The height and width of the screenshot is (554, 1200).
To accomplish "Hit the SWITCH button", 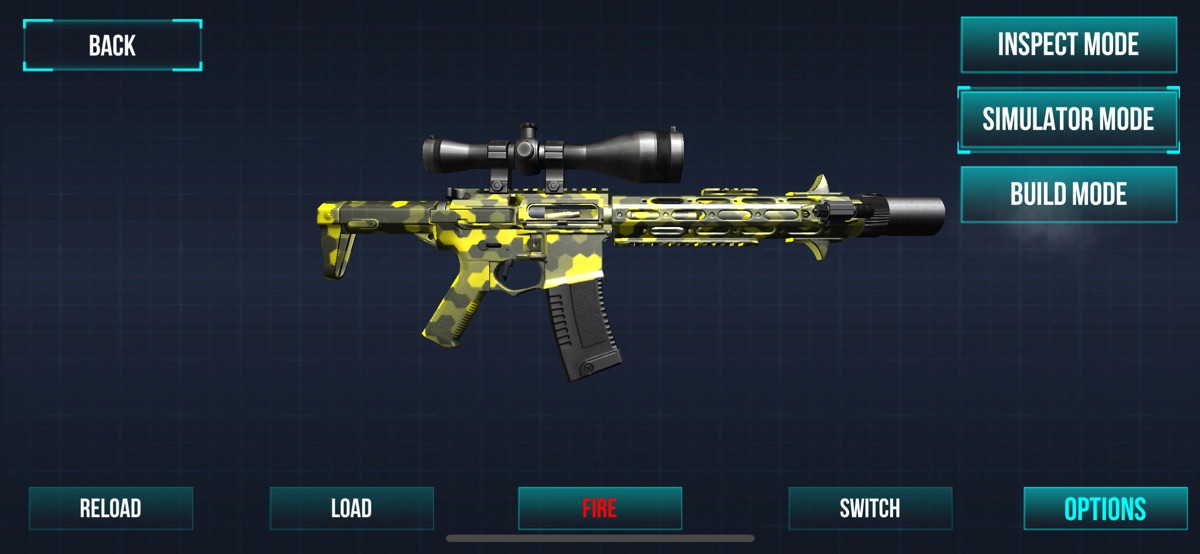I will (x=869, y=508).
